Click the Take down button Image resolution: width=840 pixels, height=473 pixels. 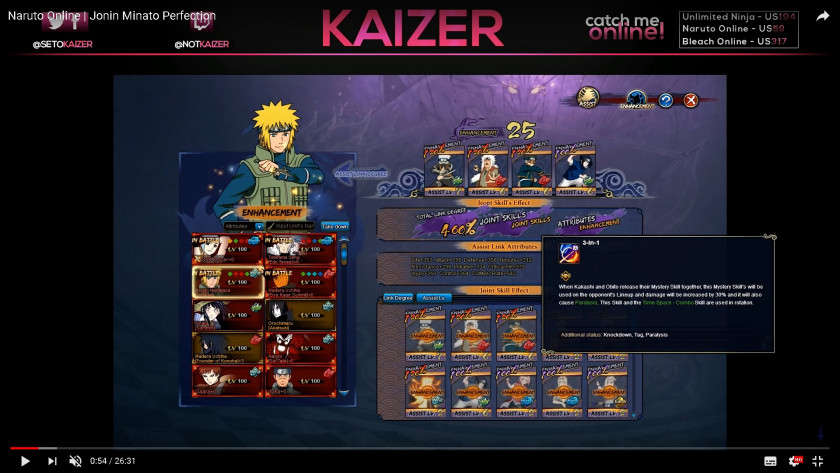(x=335, y=227)
